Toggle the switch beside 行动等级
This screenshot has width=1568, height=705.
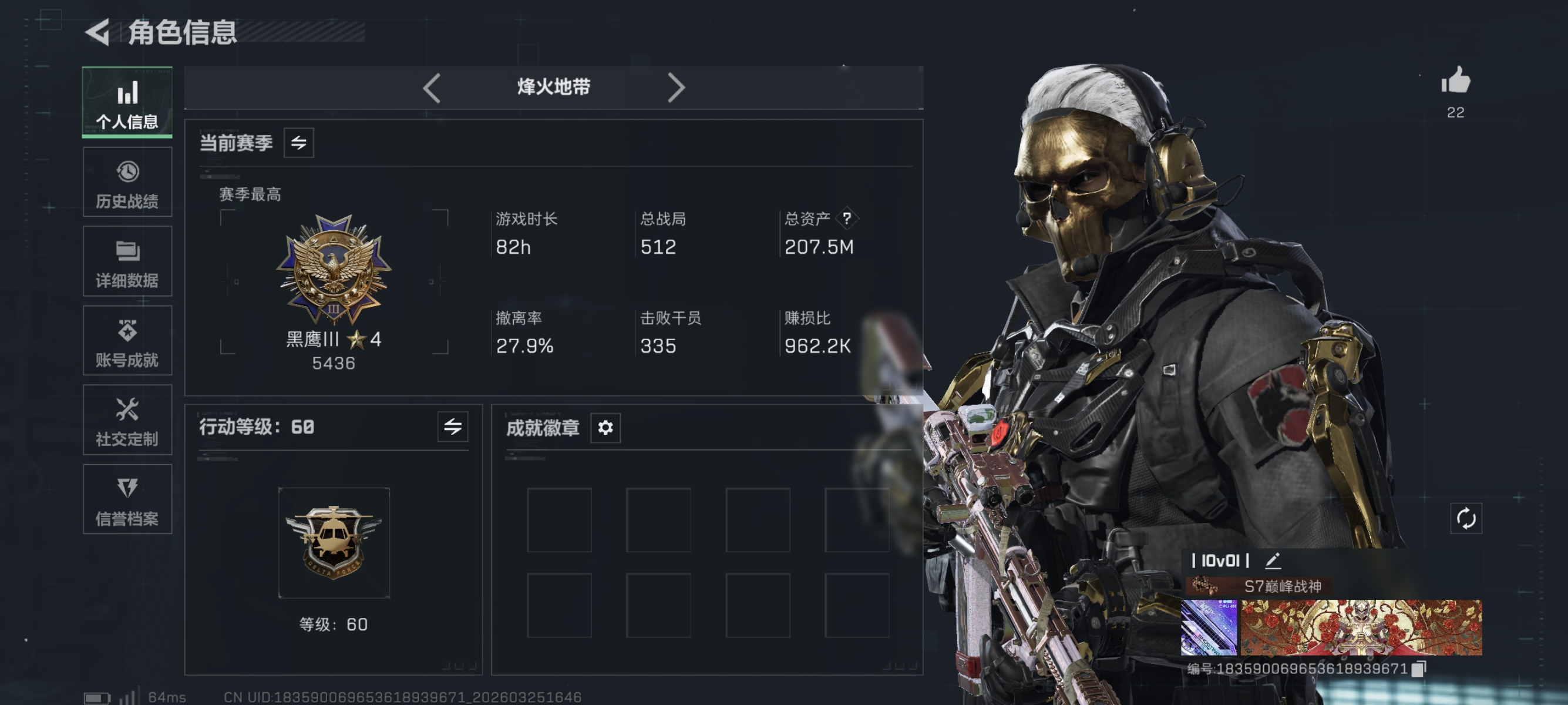453,428
